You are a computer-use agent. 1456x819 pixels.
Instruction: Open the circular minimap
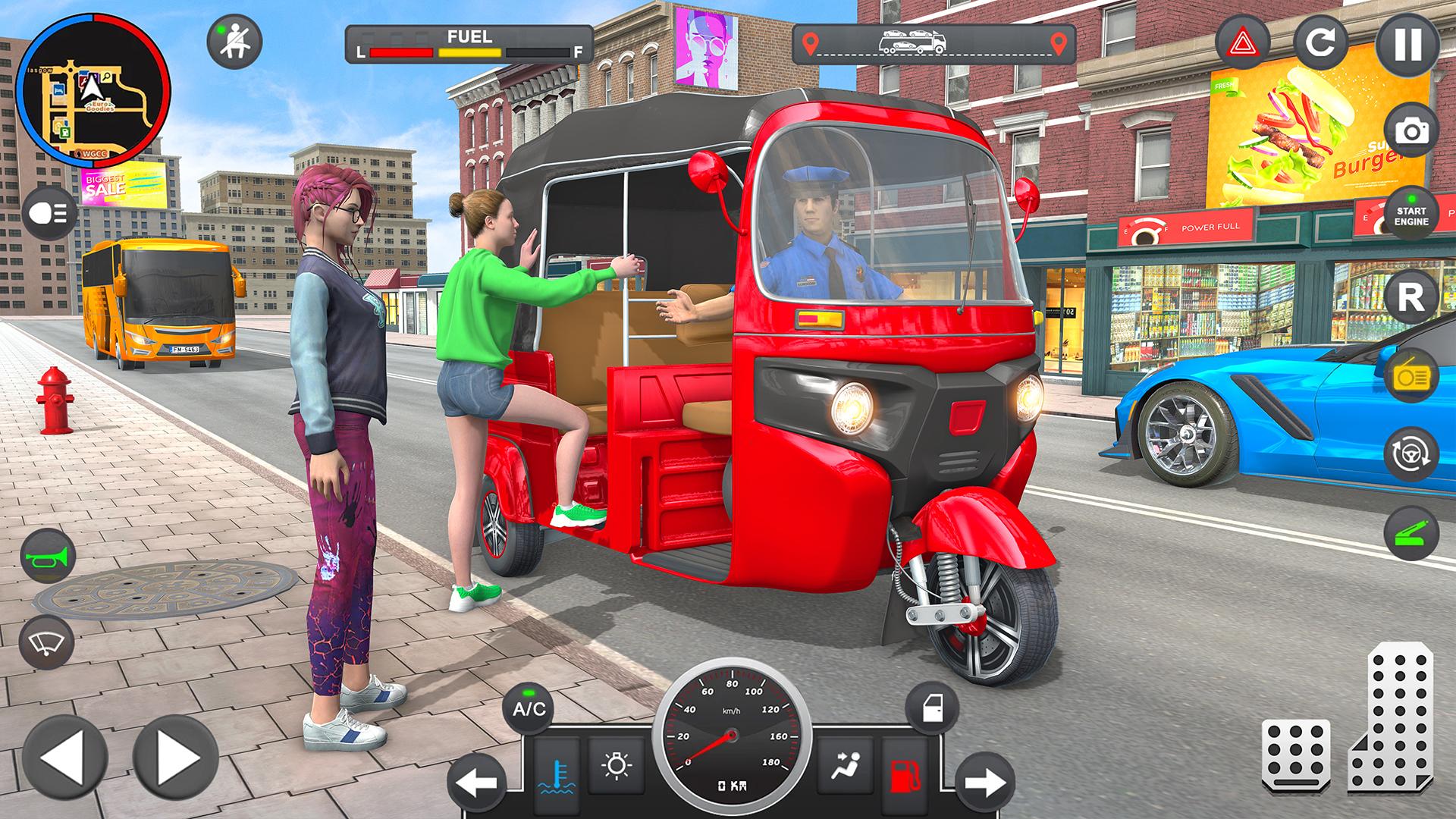93,90
